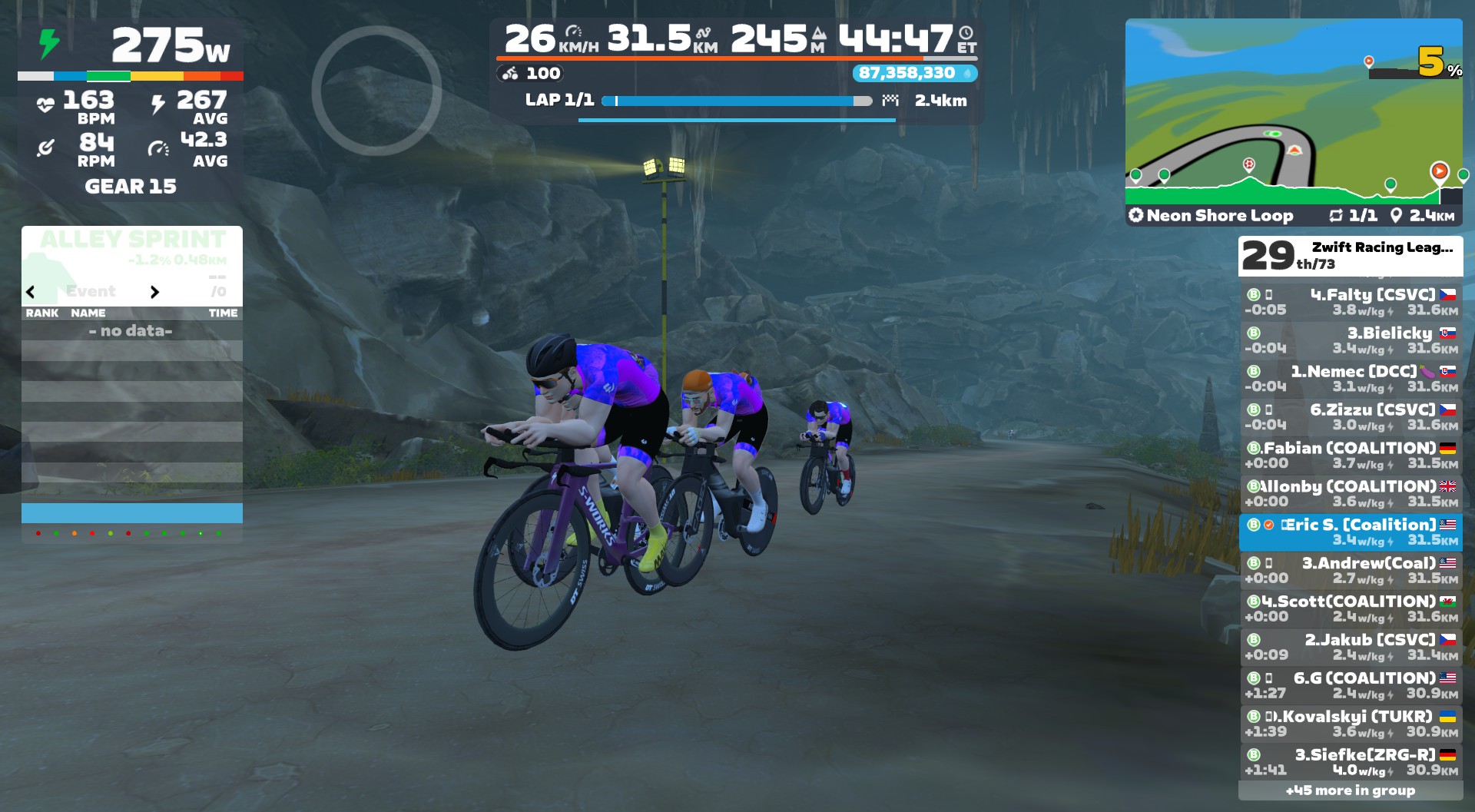
Task: Select rider 1.Nemec [DCC] in the list
Action: (1351, 379)
